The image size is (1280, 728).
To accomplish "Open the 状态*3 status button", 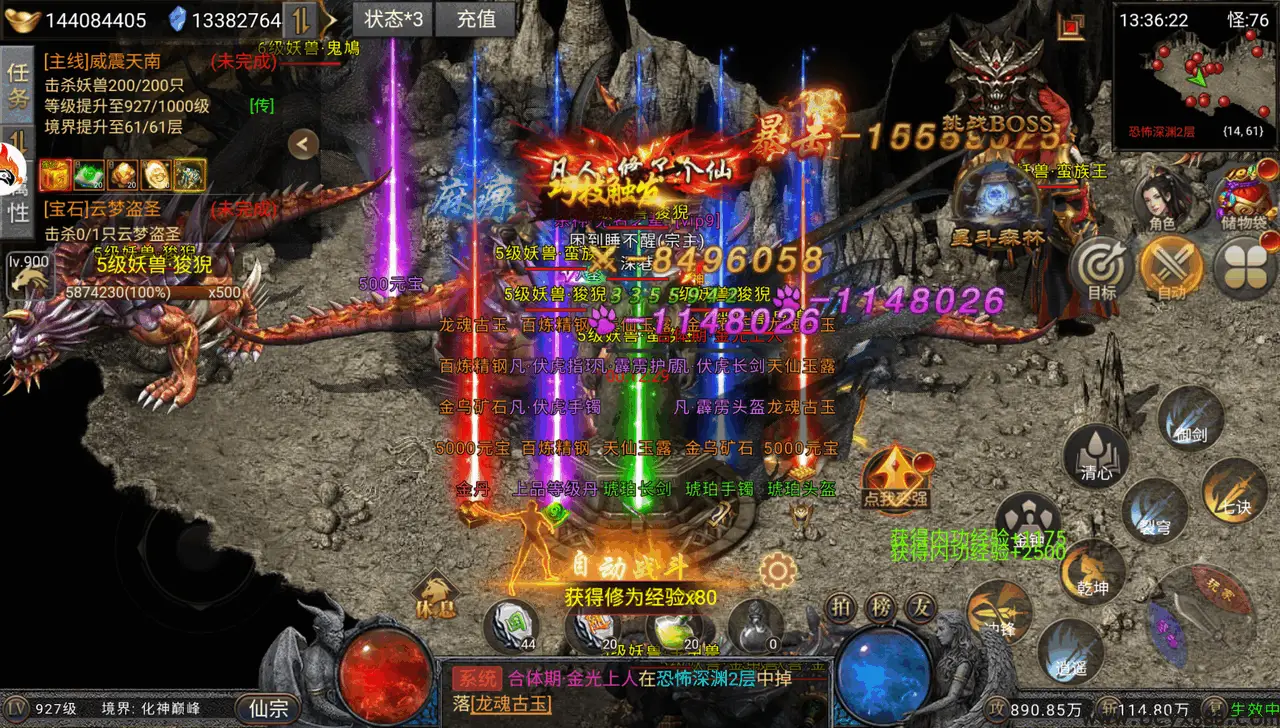I will click(x=393, y=19).
